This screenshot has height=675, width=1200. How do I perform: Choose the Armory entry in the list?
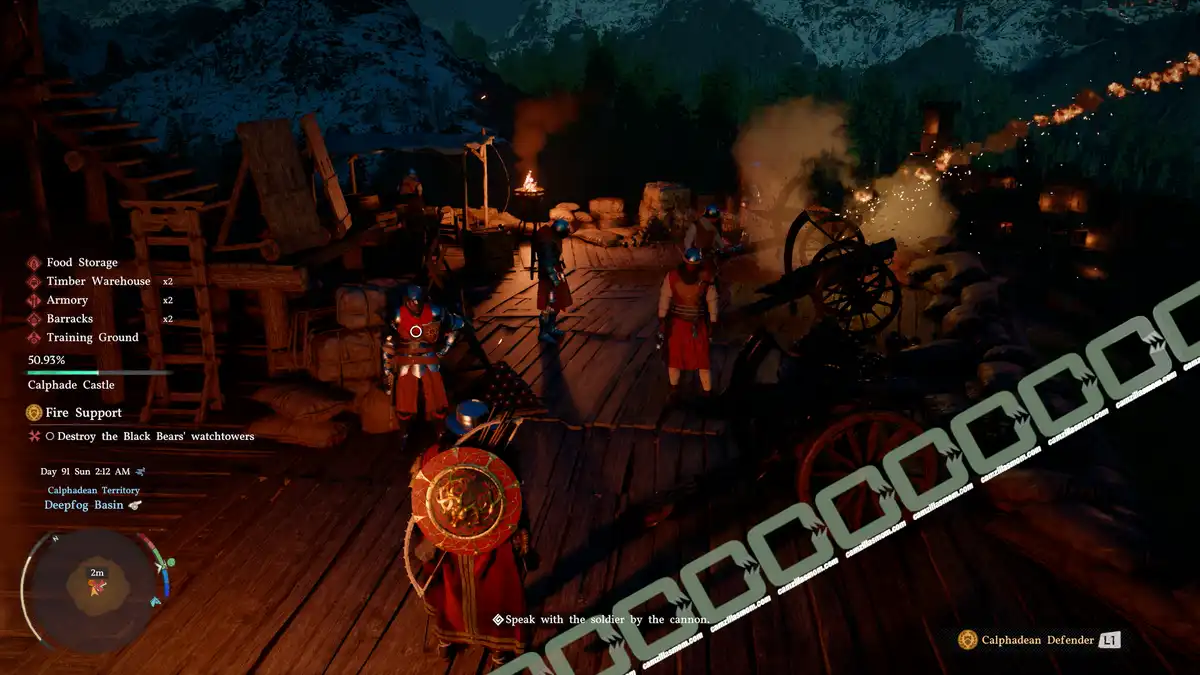pyautogui.click(x=67, y=300)
